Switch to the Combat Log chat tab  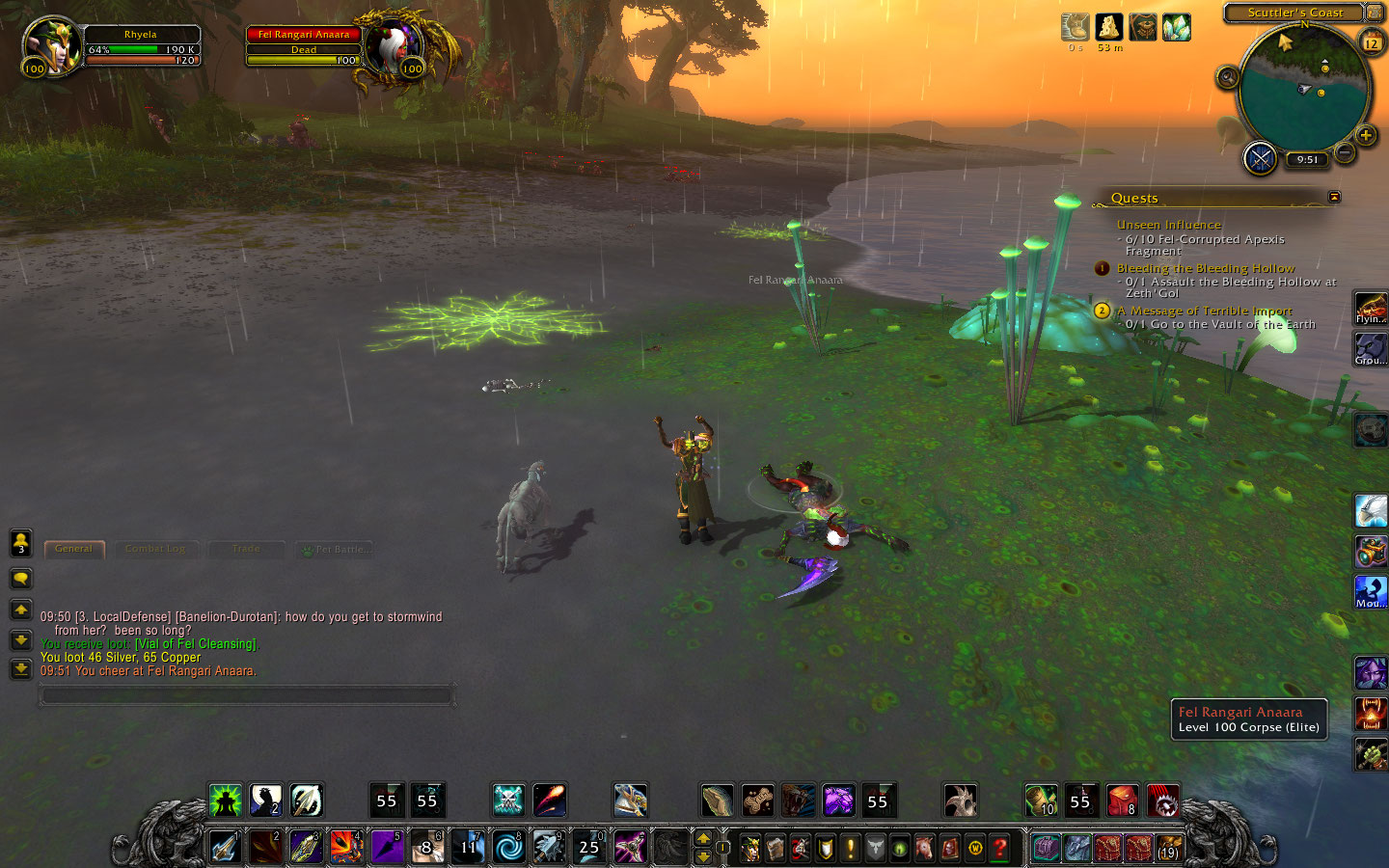pyautogui.click(x=154, y=549)
